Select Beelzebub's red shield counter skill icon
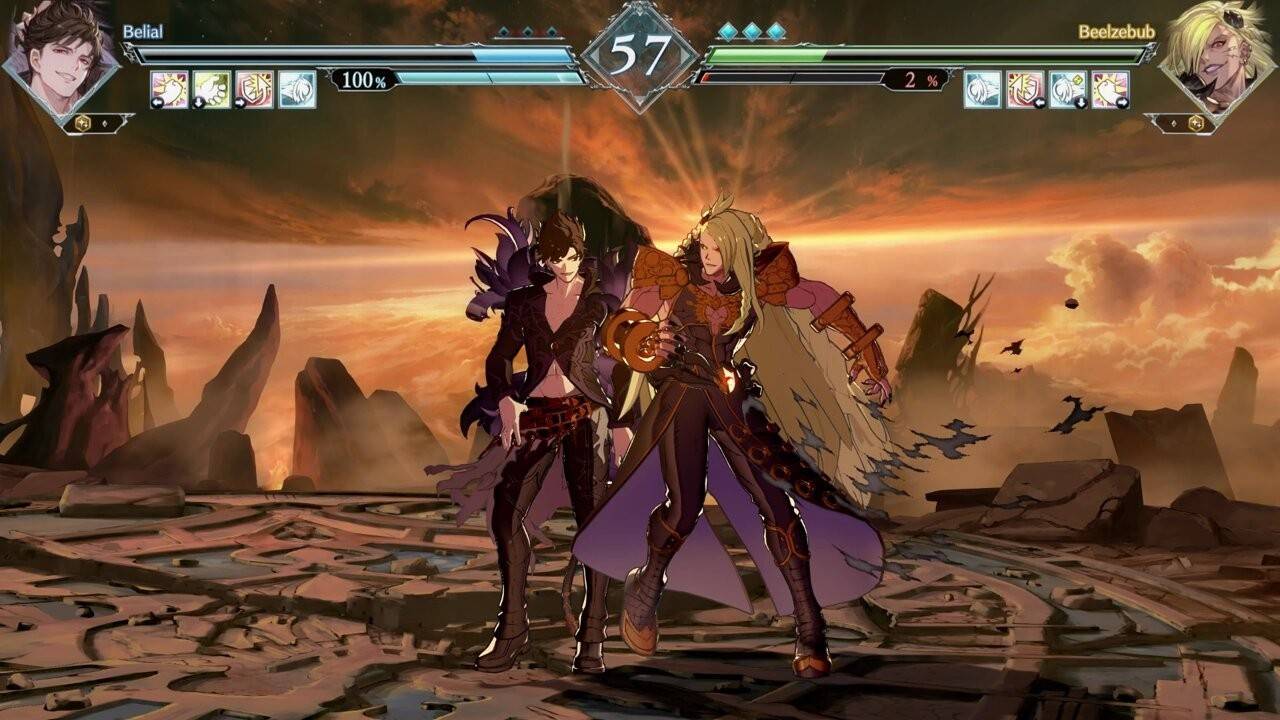The width and height of the screenshot is (1280, 720). (x=1025, y=89)
